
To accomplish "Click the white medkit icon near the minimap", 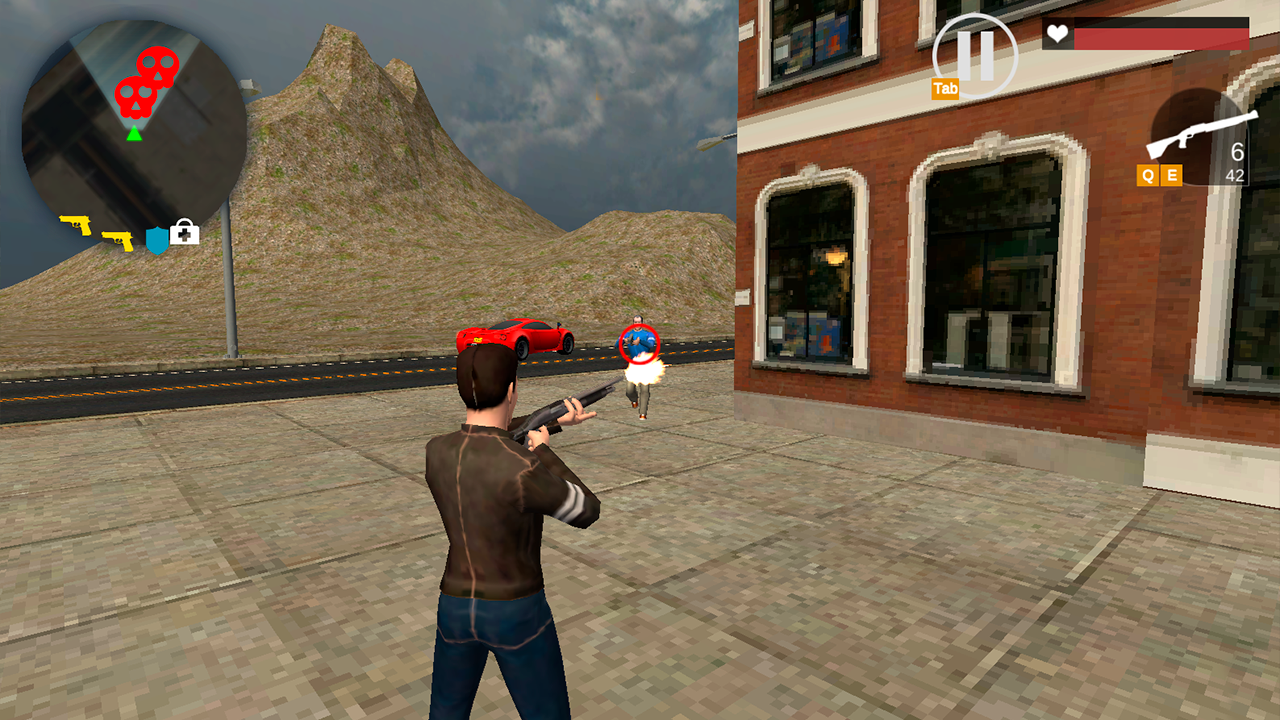I will point(183,232).
